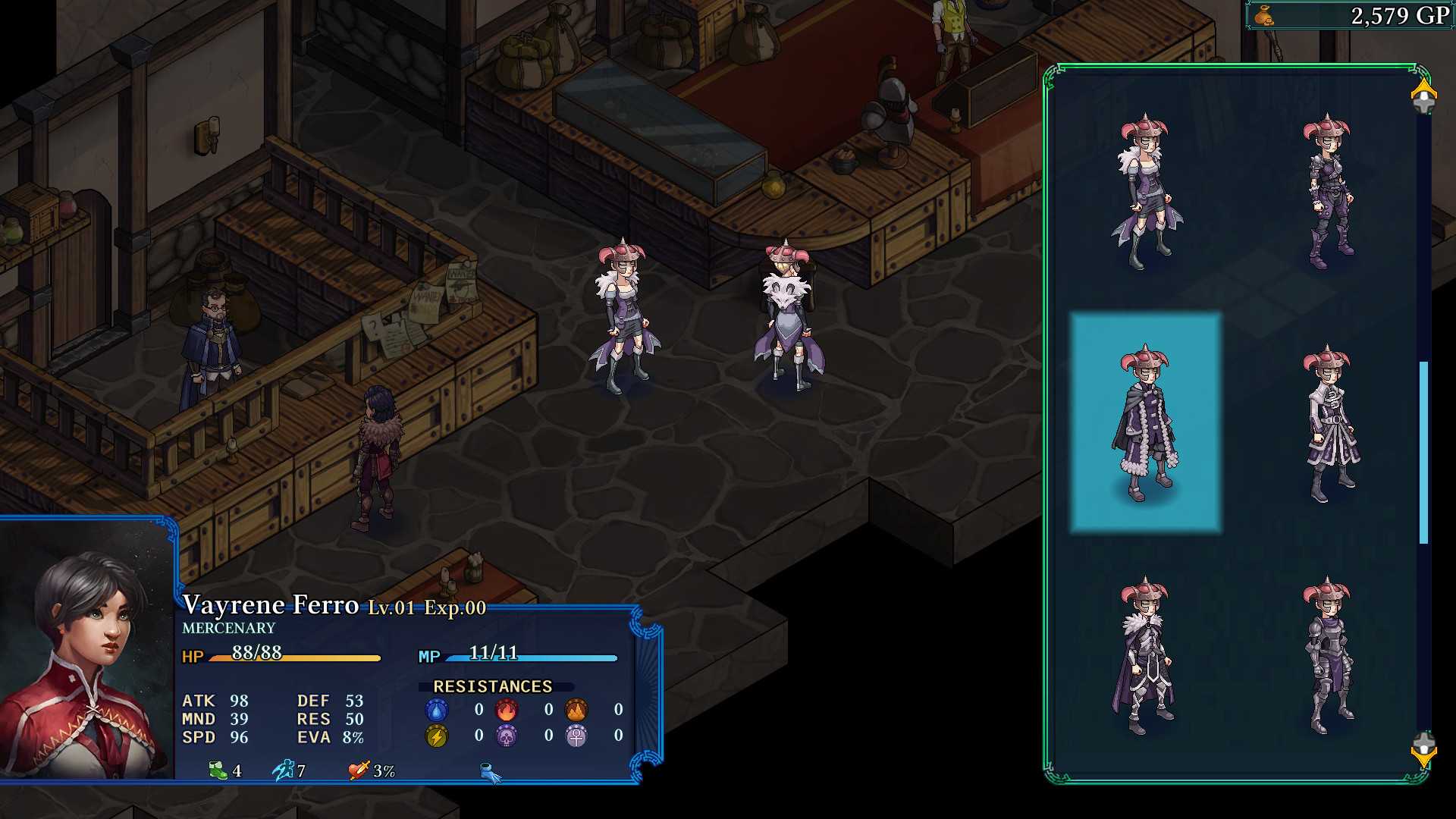
Task: Click the water resistance icon
Action: coord(435,709)
